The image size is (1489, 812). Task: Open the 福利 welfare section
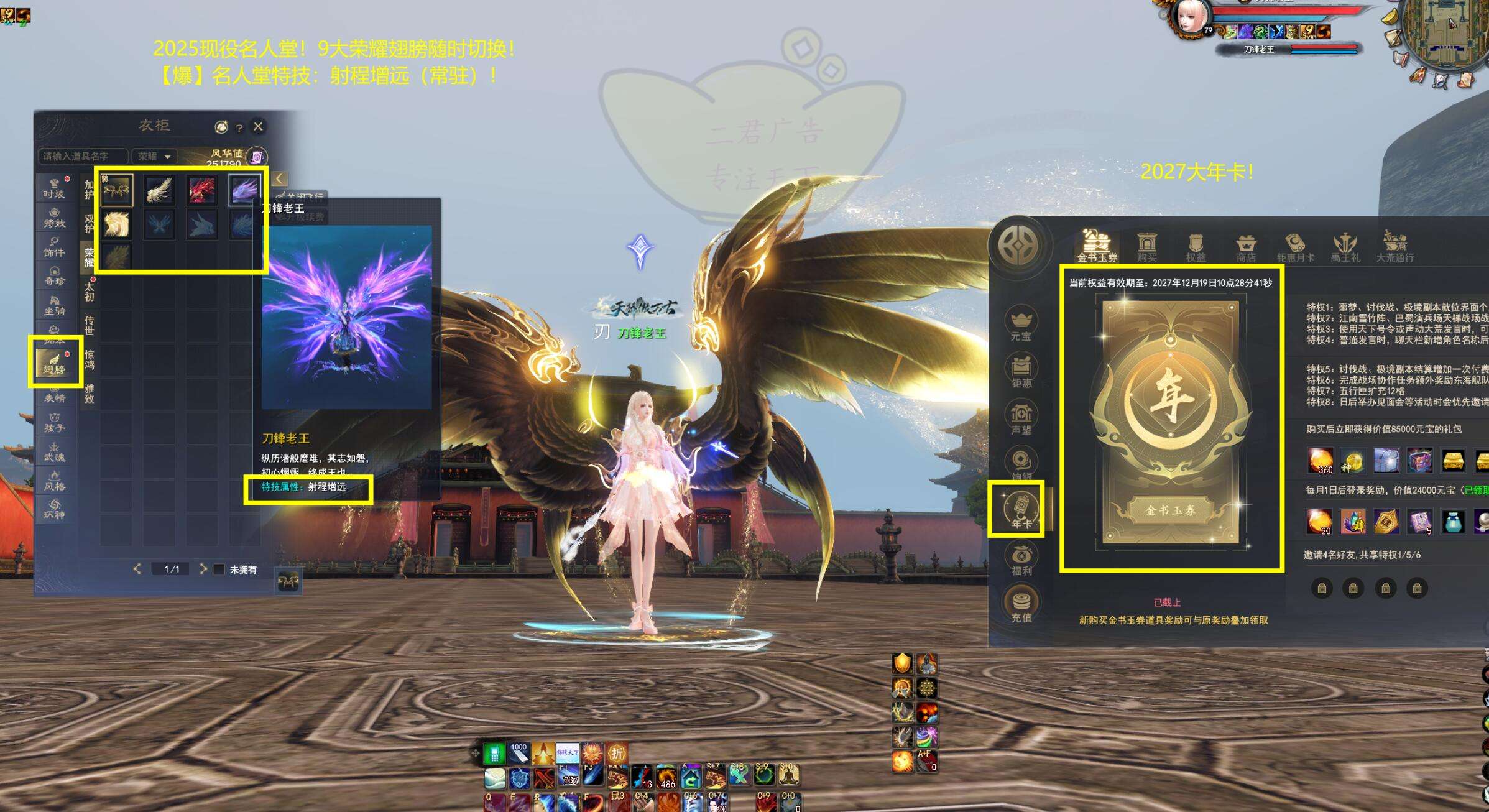(1021, 559)
